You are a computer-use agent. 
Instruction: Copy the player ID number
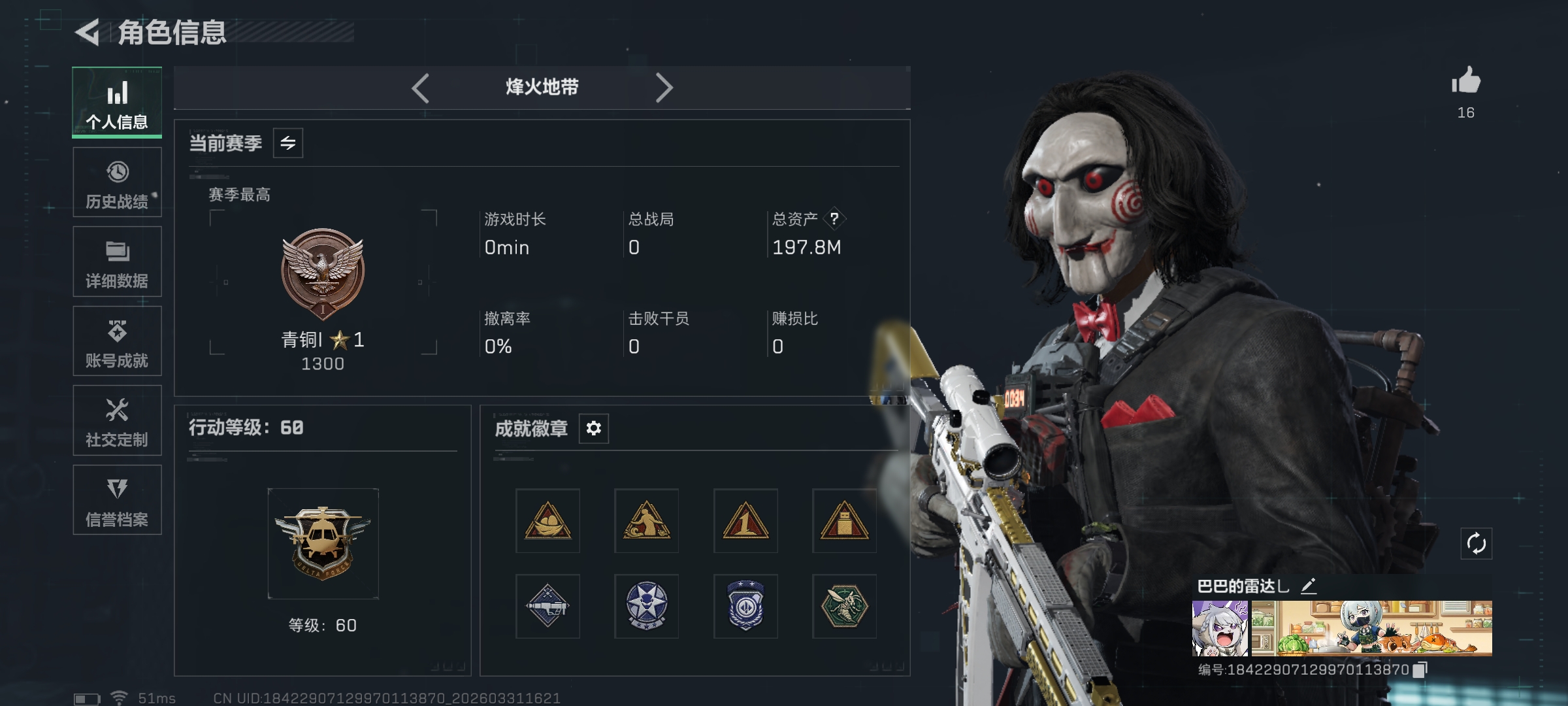click(x=1420, y=670)
